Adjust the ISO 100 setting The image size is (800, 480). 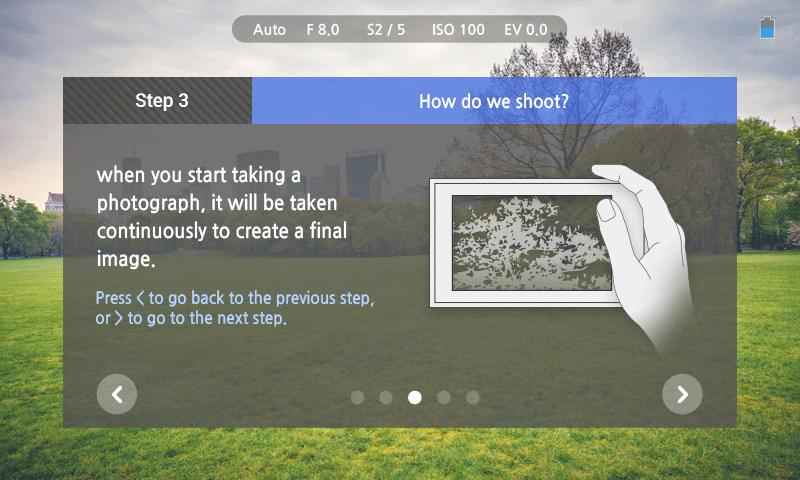coord(458,30)
